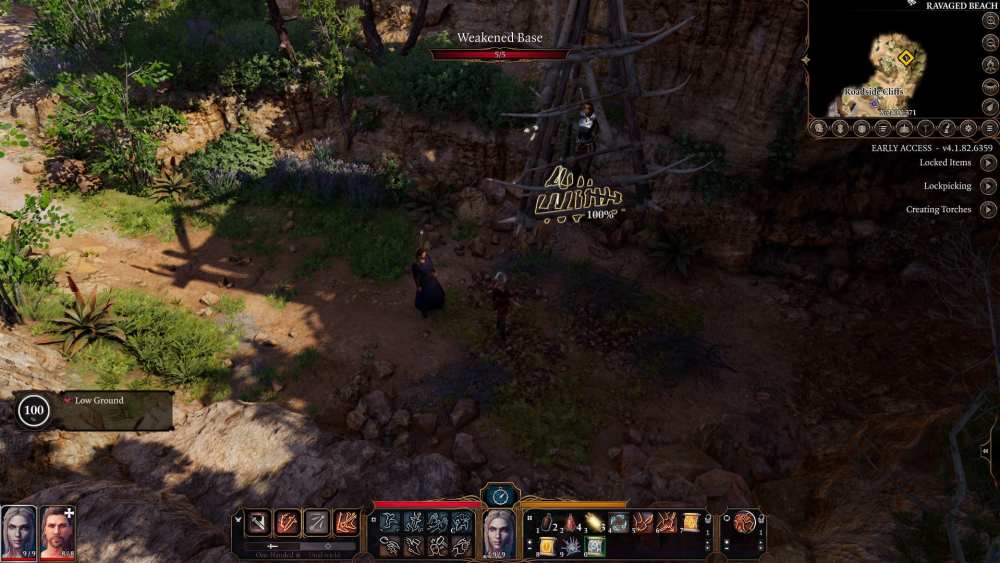The image size is (1000, 563).
Task: Click the stopwatch turn-based mode button
Action: click(499, 495)
